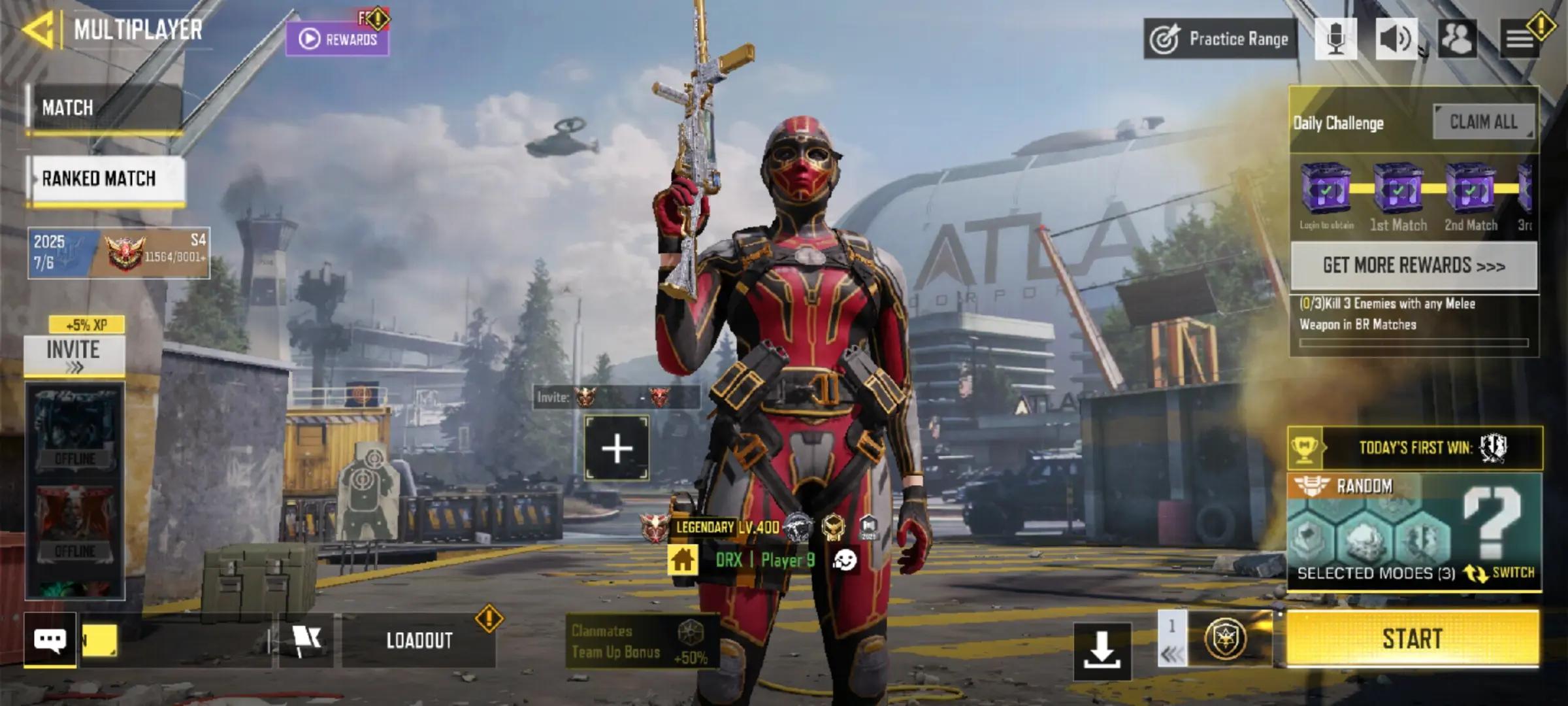Viewport: 1568px width, 706px height.
Task: Open the chat box speech bubble
Action: [x=50, y=640]
